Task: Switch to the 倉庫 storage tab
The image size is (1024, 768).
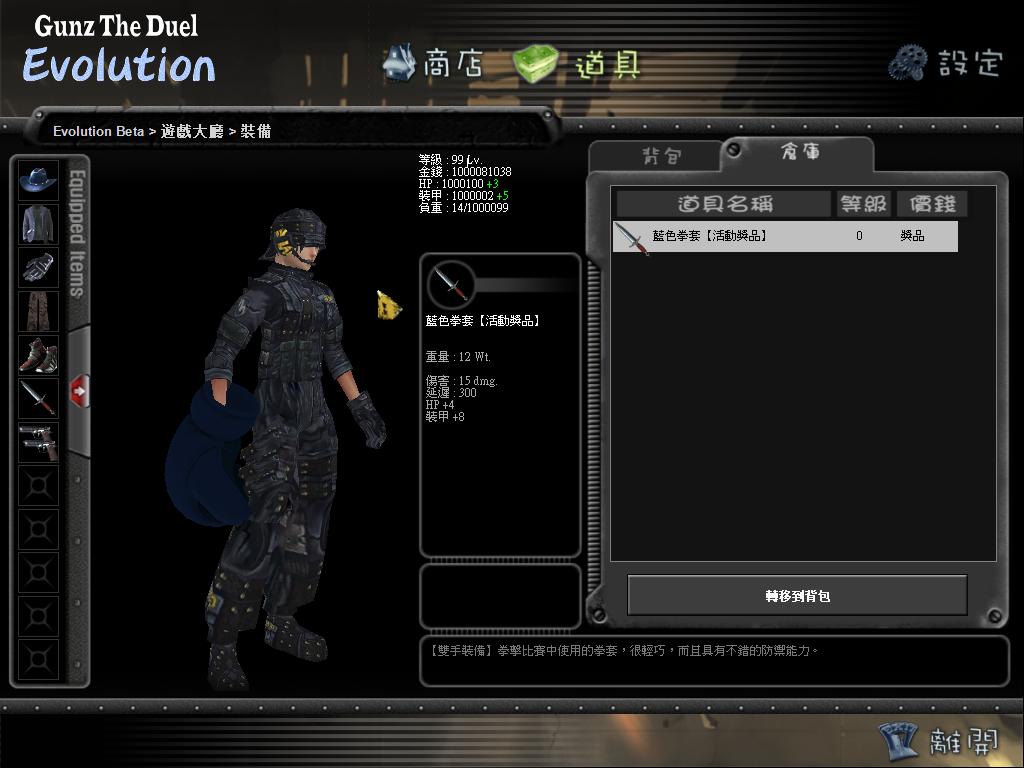Action: pos(799,152)
